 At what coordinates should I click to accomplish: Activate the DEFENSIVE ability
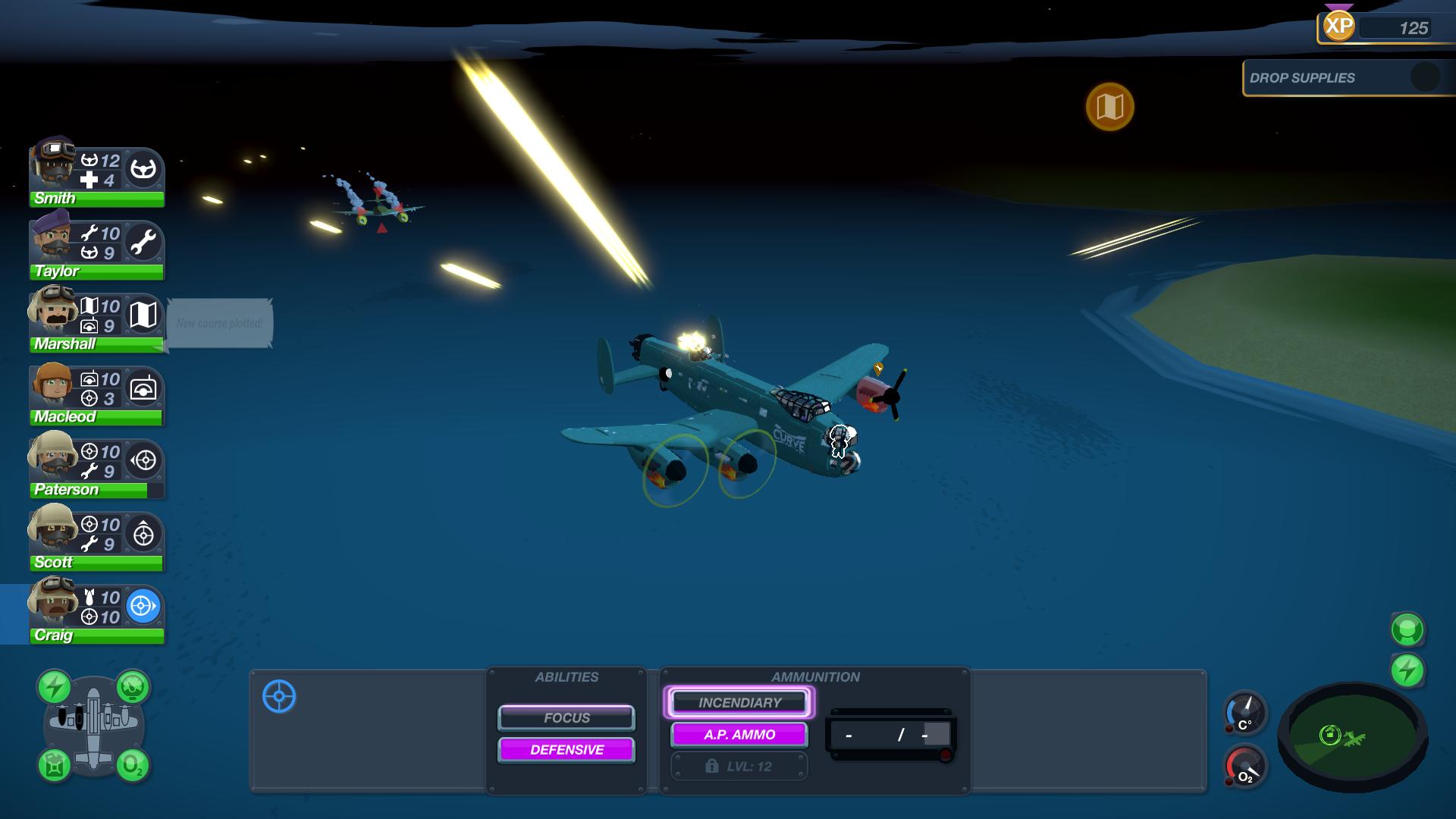(x=566, y=750)
